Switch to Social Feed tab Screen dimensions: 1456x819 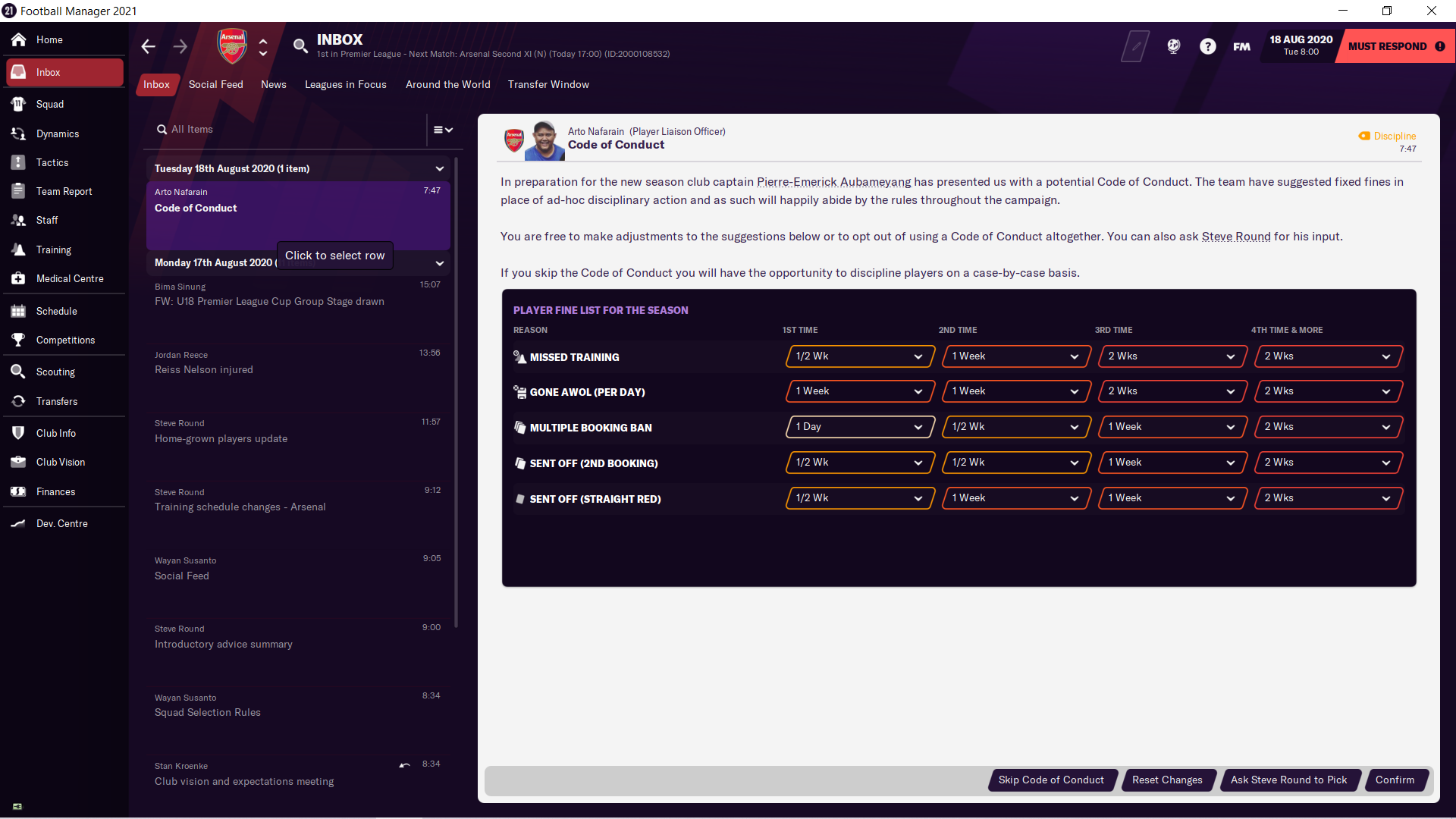[216, 84]
